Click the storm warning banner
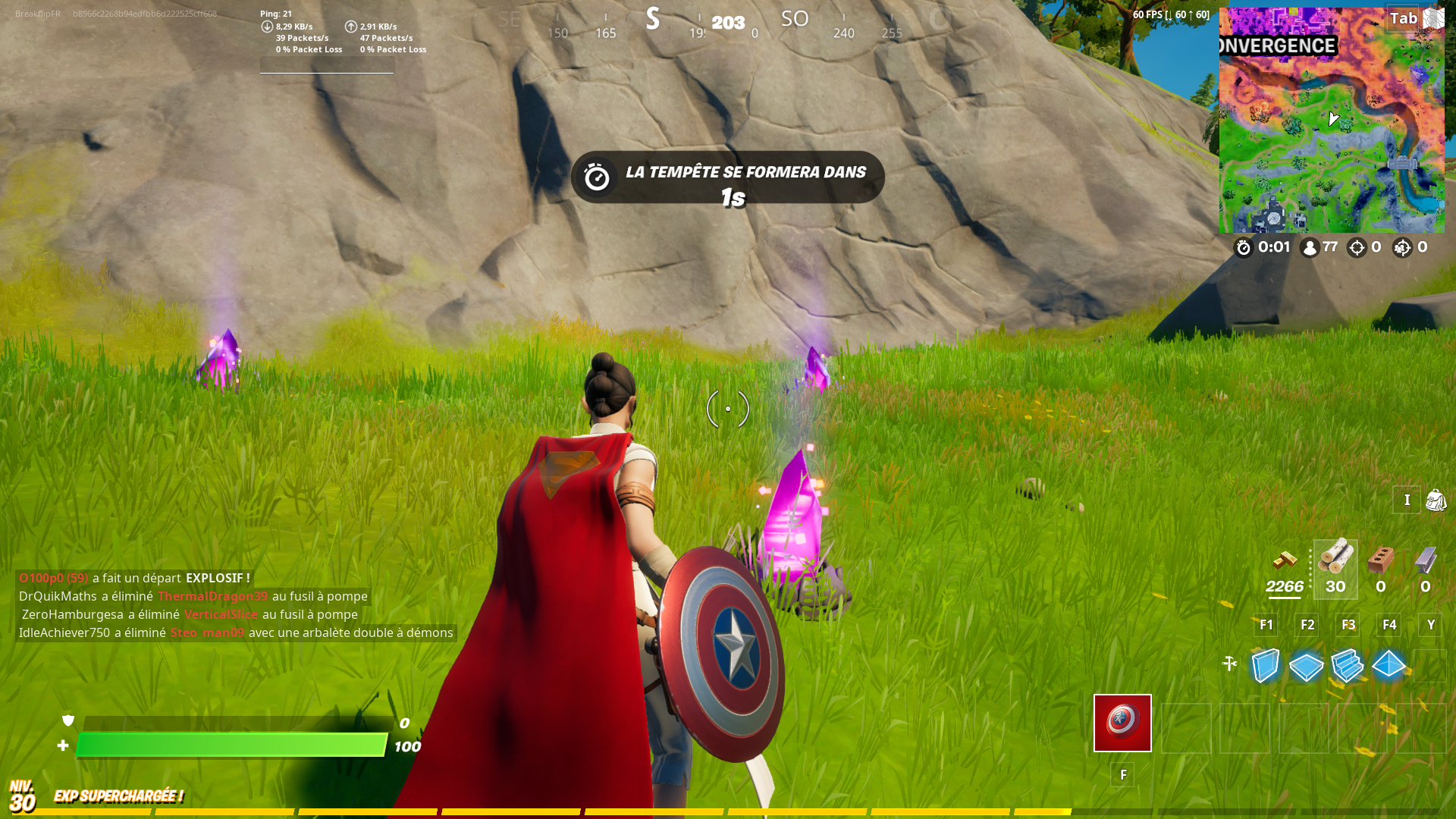Image resolution: width=1456 pixels, height=819 pixels. [x=729, y=177]
